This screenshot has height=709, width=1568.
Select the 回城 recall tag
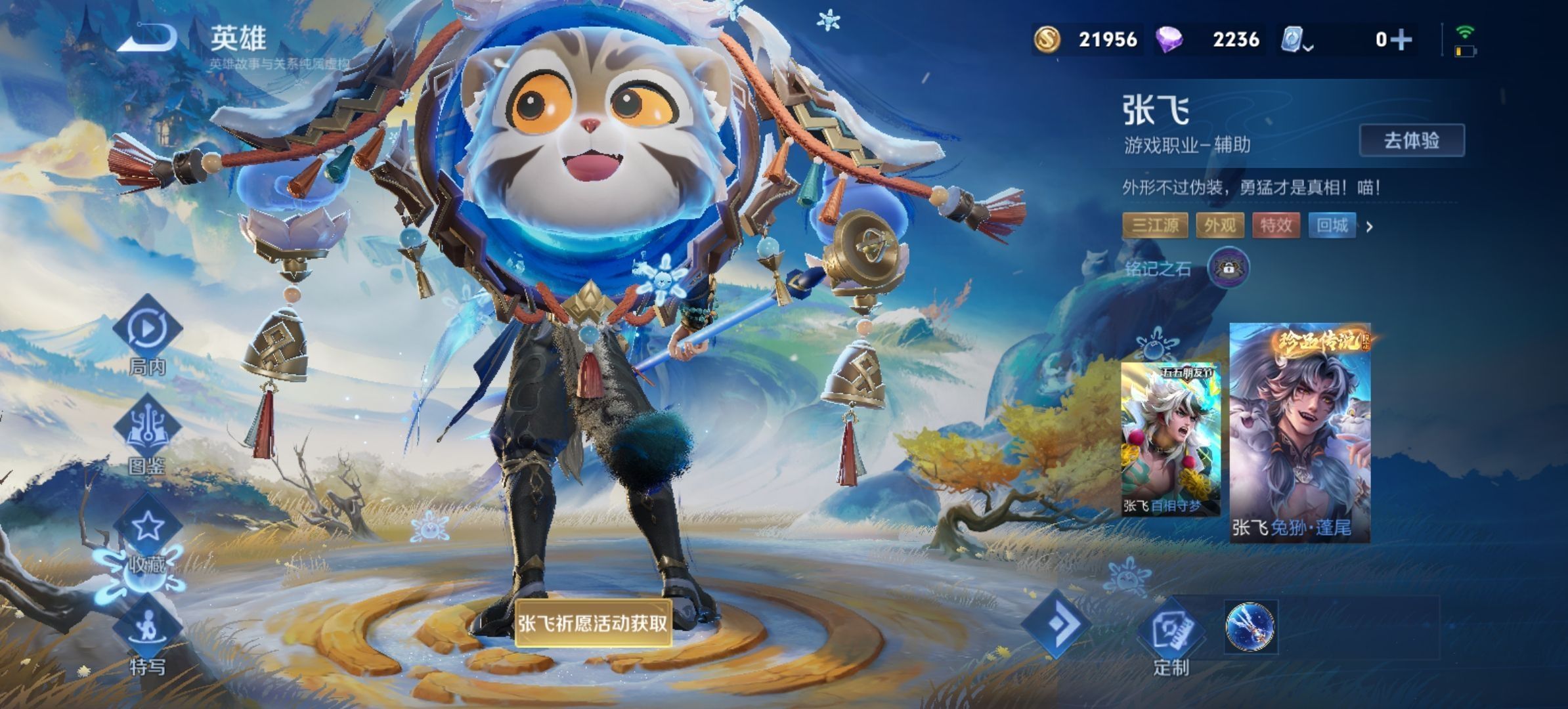tap(1332, 226)
